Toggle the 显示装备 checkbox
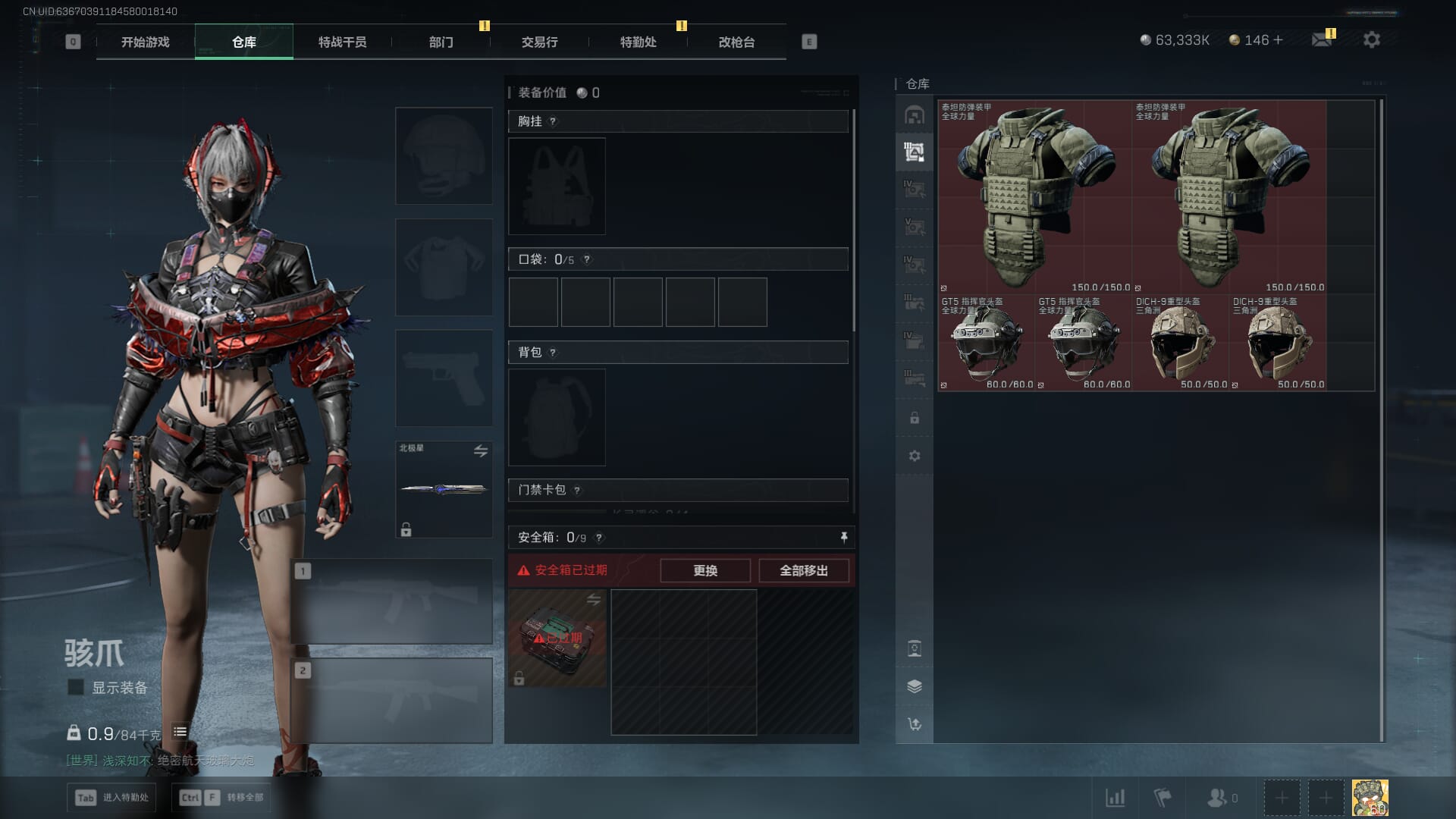1456x819 pixels. (x=76, y=687)
